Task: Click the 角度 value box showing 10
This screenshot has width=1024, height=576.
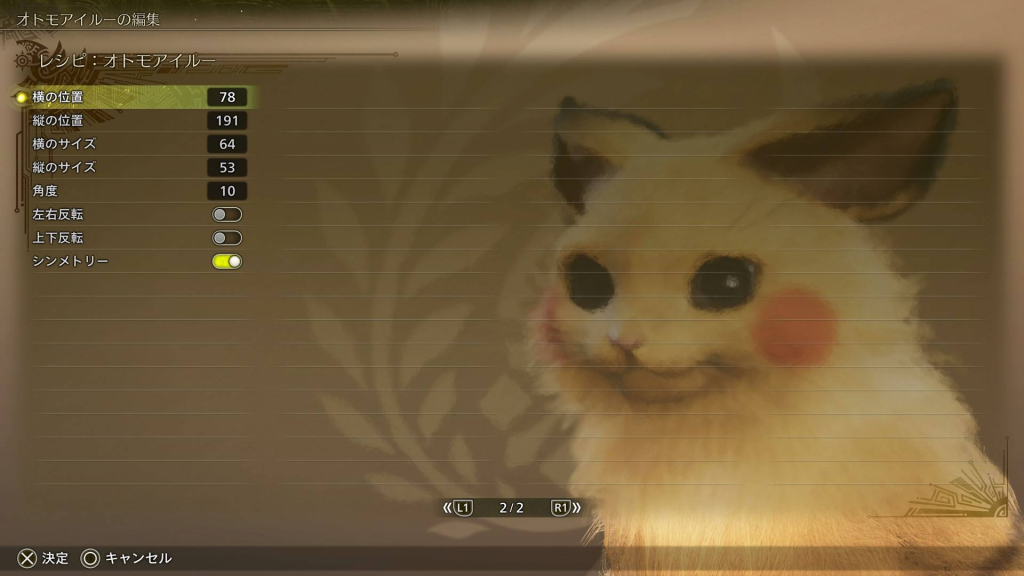Action: [227, 191]
